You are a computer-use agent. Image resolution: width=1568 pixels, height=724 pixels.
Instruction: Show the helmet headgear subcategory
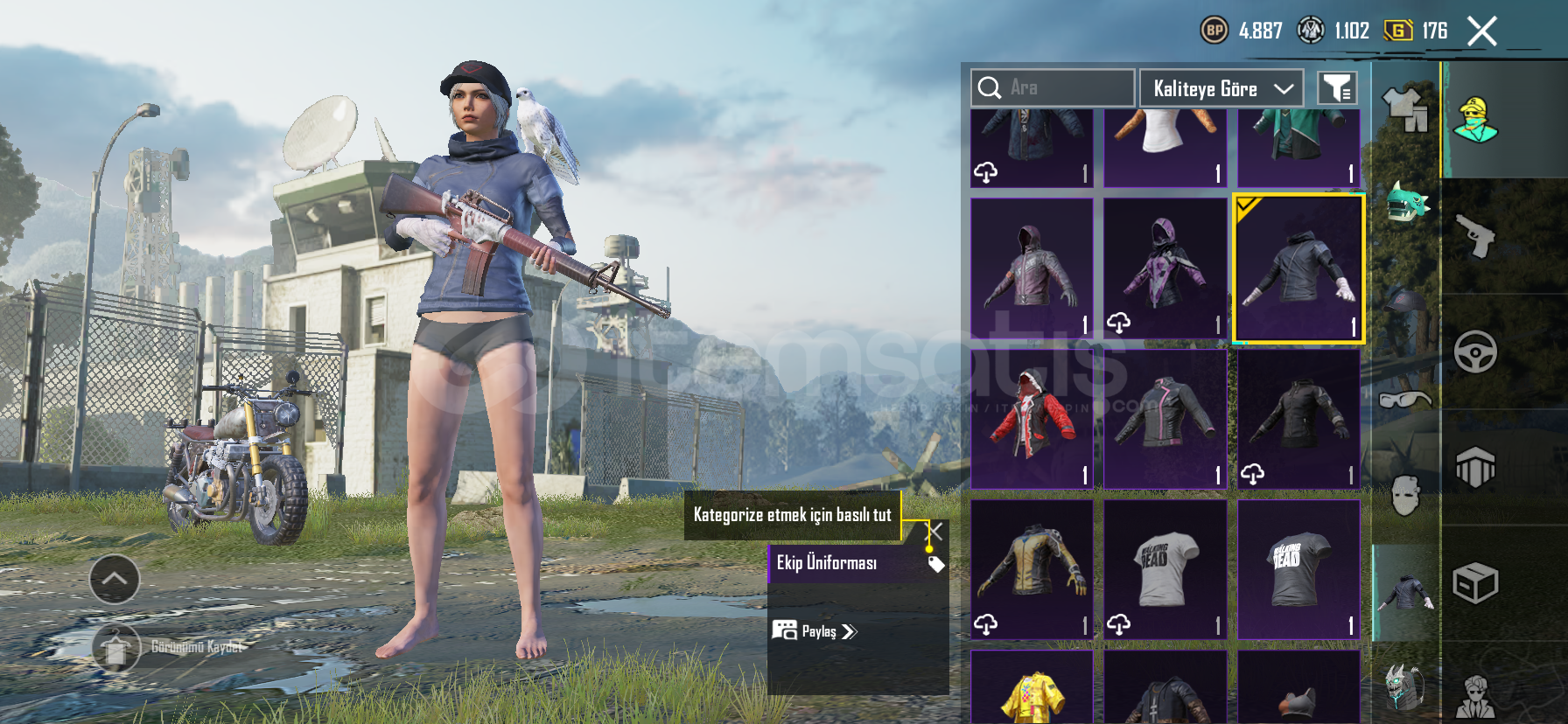click(1405, 303)
